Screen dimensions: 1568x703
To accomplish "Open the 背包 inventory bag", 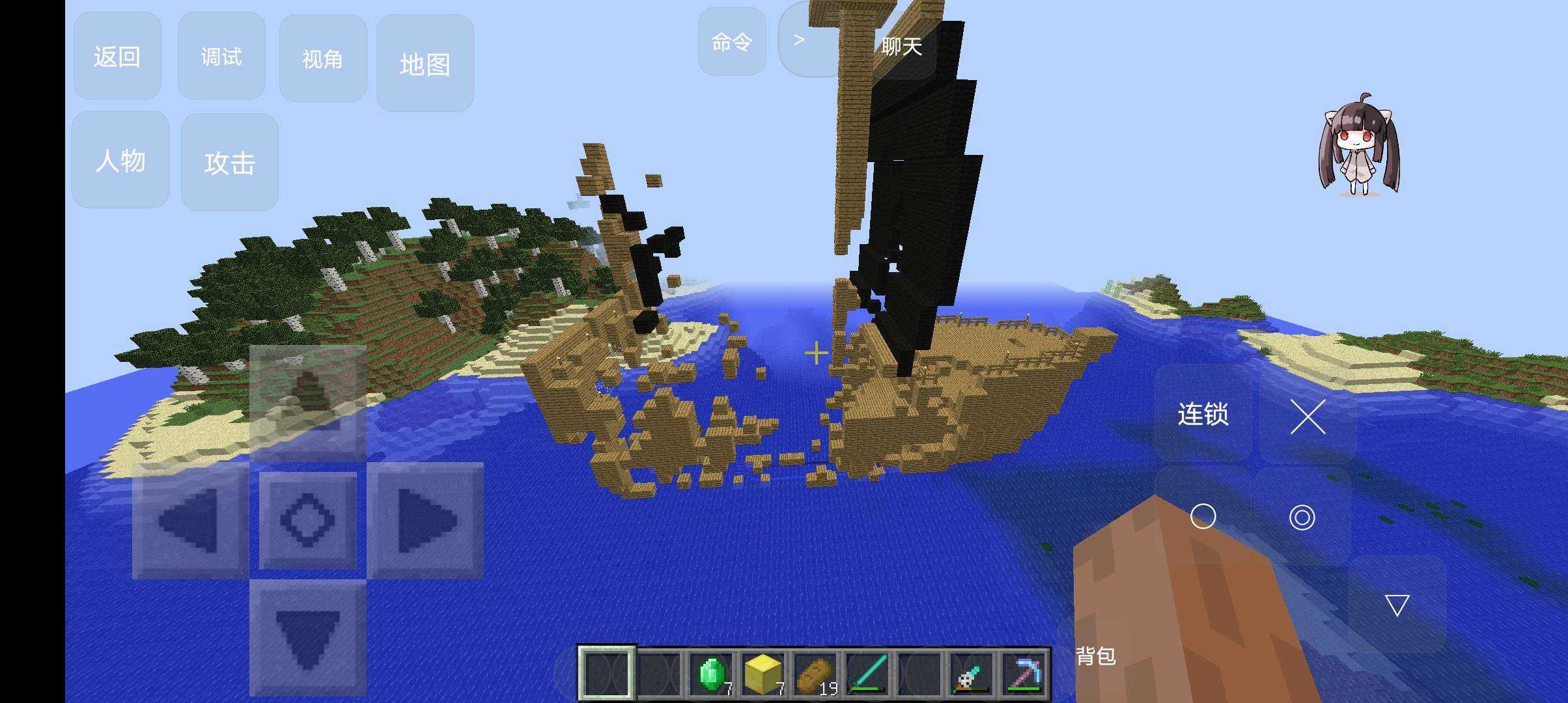I will pyautogui.click(x=1096, y=655).
